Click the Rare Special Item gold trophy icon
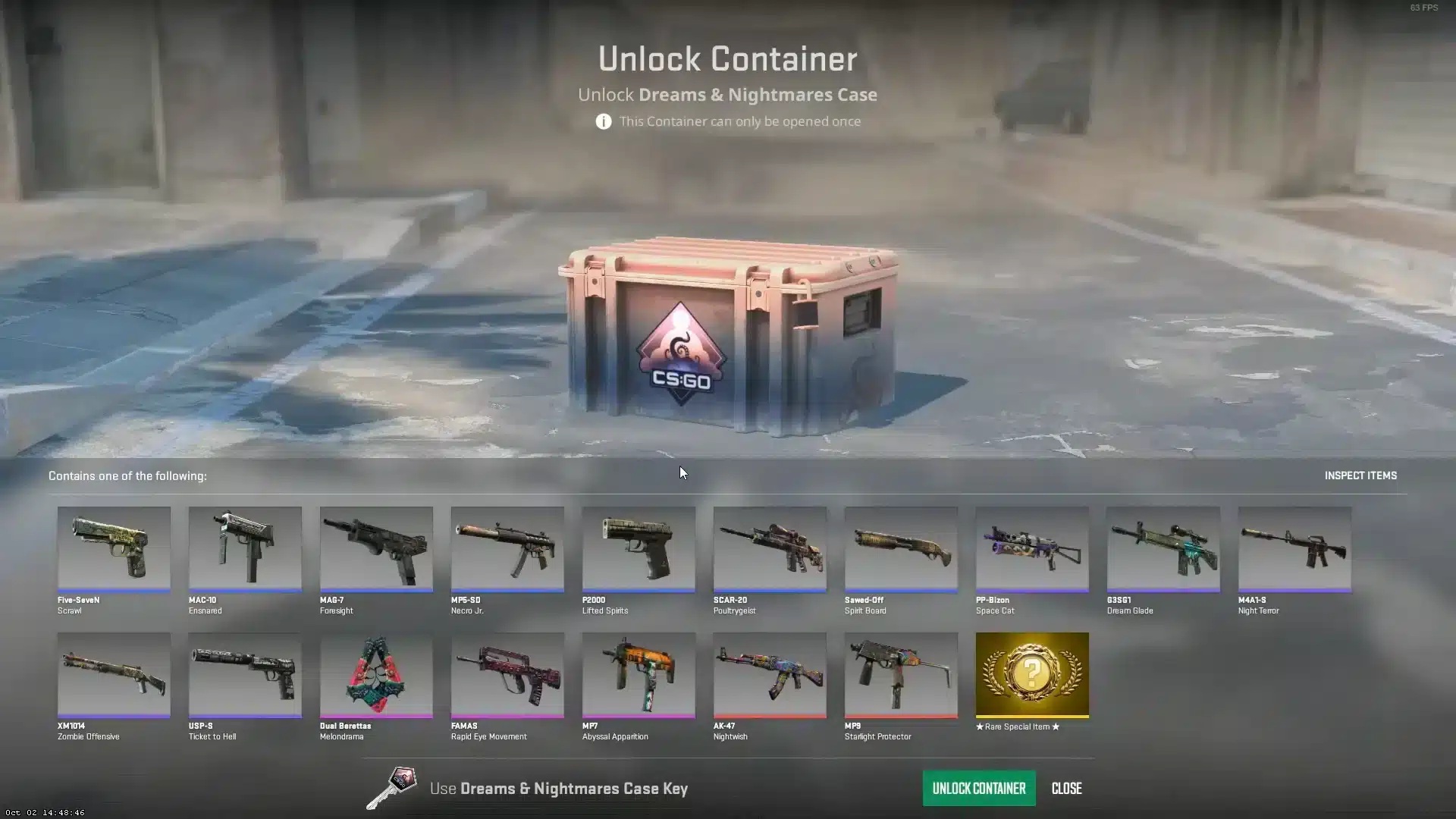Viewport: 1456px width, 819px height. click(x=1031, y=675)
